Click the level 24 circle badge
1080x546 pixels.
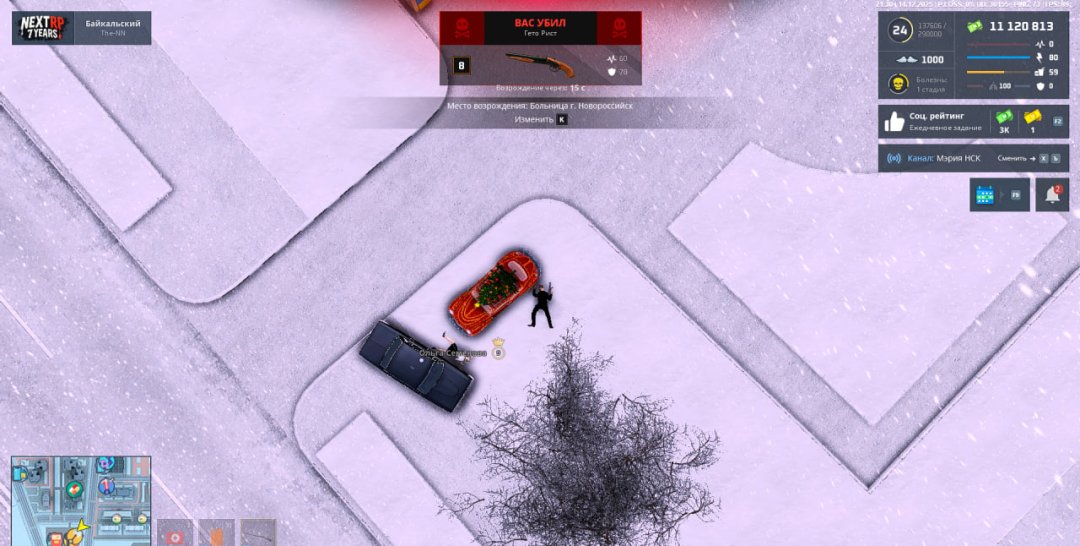[x=899, y=31]
